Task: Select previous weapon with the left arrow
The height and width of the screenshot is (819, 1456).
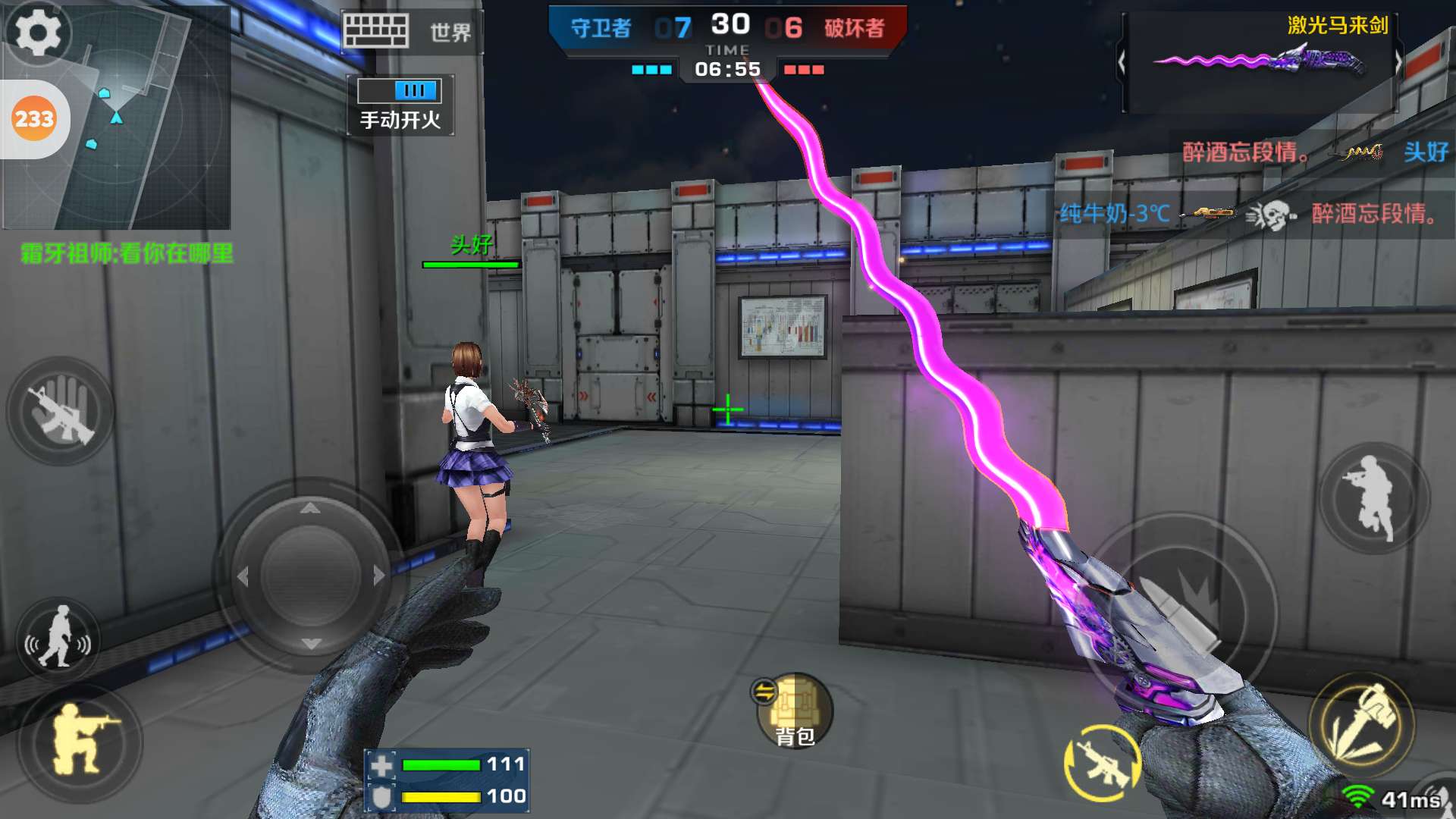Action: coord(1122,62)
